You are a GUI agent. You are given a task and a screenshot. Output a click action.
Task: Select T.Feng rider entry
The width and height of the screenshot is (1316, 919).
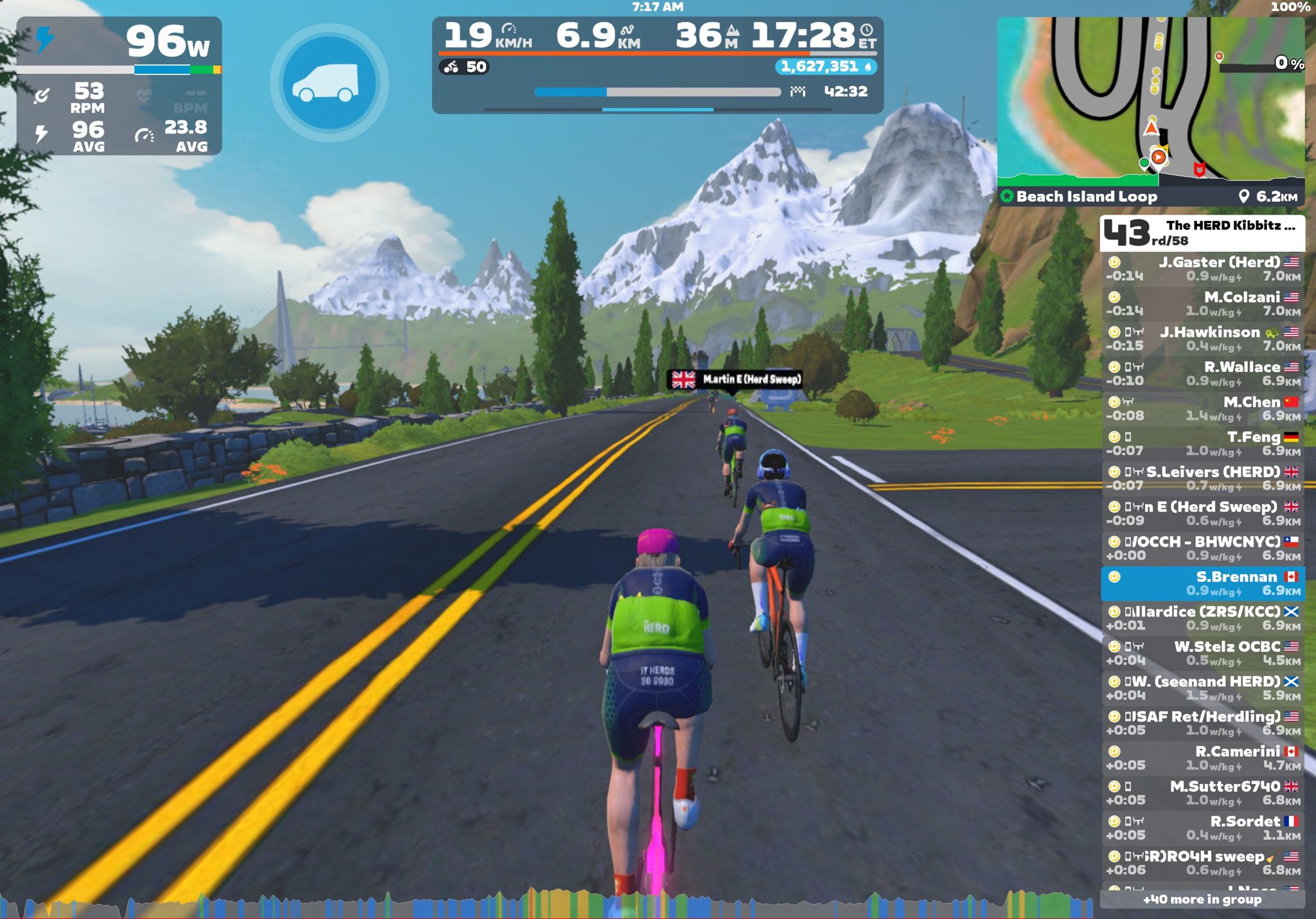coord(1202,443)
